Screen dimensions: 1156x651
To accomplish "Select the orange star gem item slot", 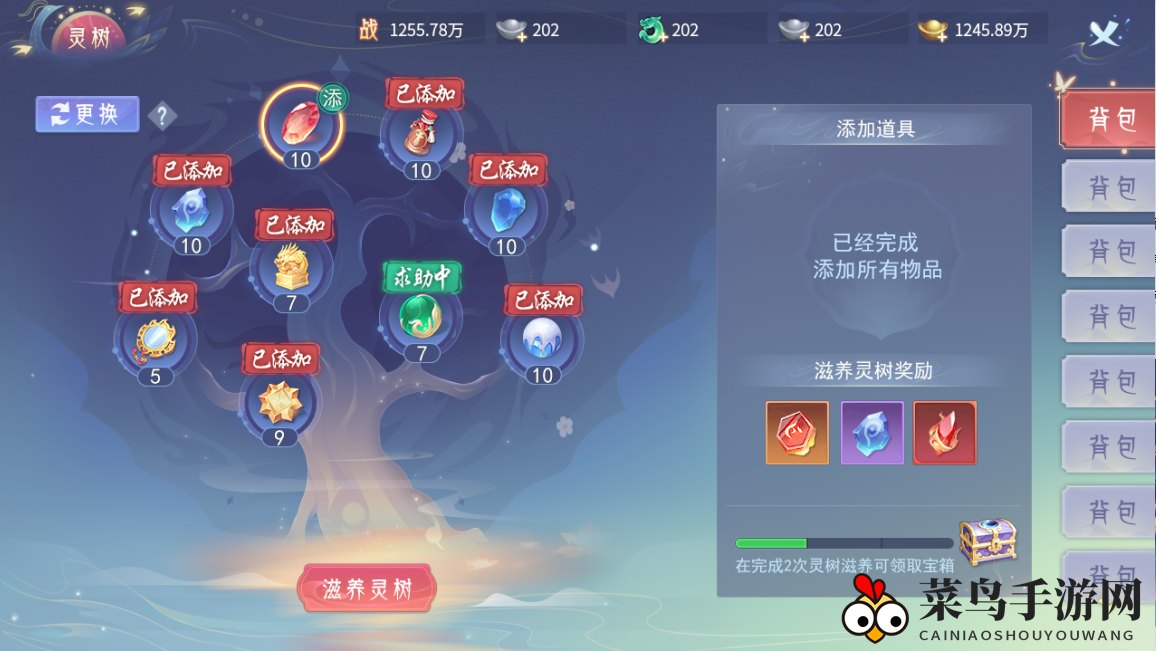I will point(279,402).
